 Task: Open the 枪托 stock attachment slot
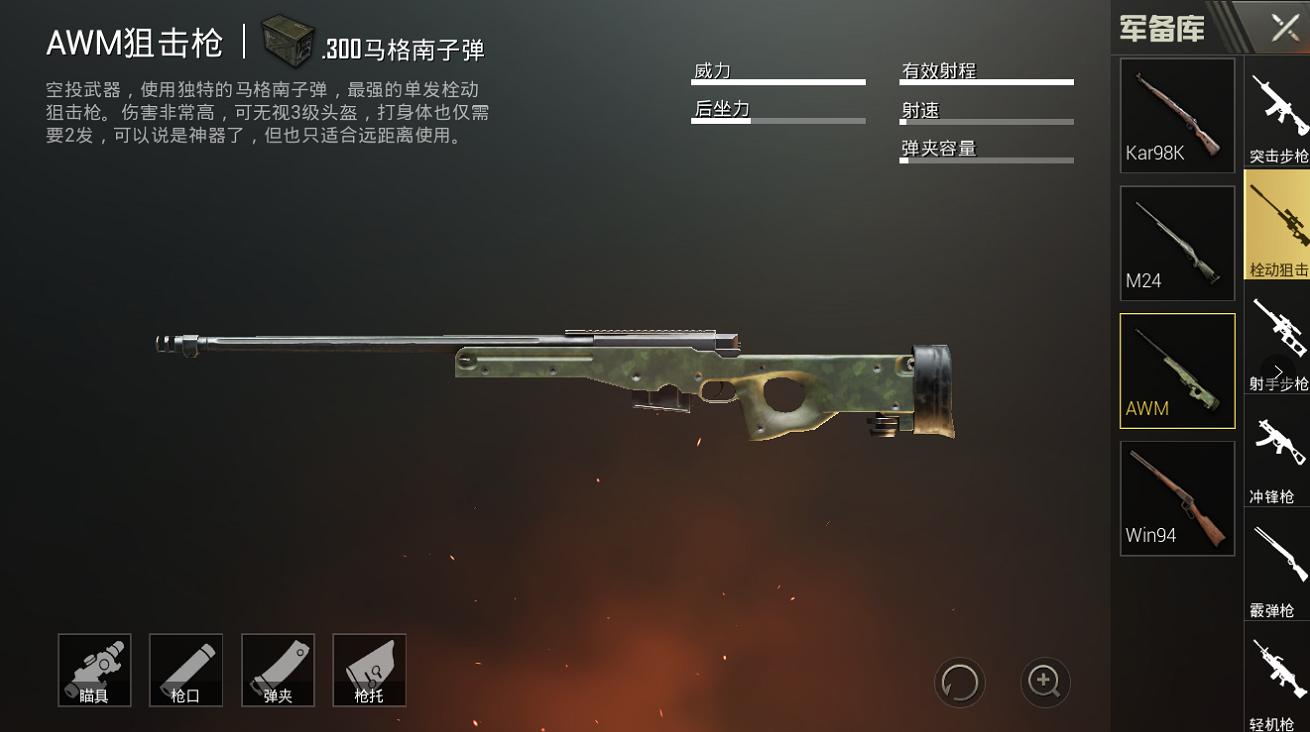(369, 670)
